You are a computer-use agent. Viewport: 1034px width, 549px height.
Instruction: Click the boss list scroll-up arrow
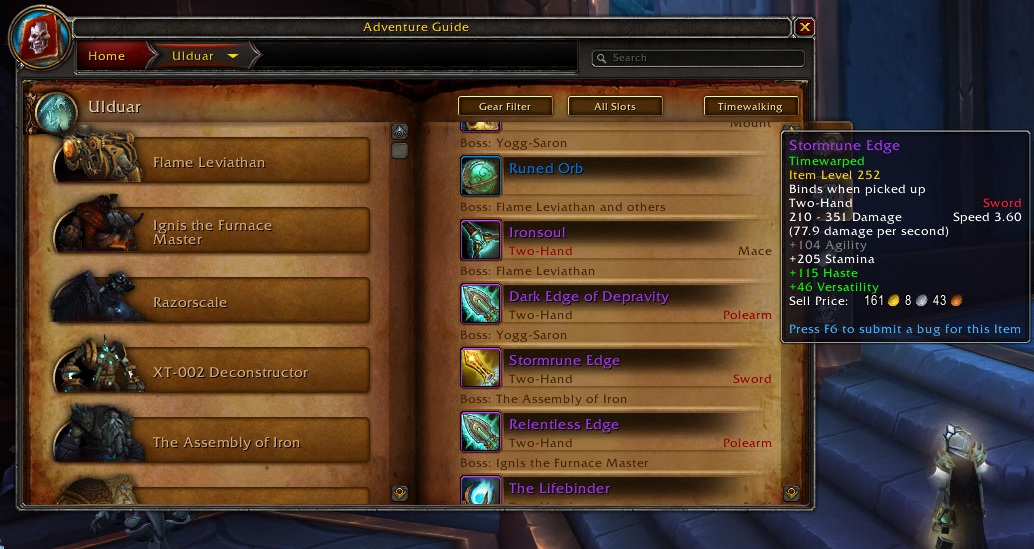click(x=399, y=131)
